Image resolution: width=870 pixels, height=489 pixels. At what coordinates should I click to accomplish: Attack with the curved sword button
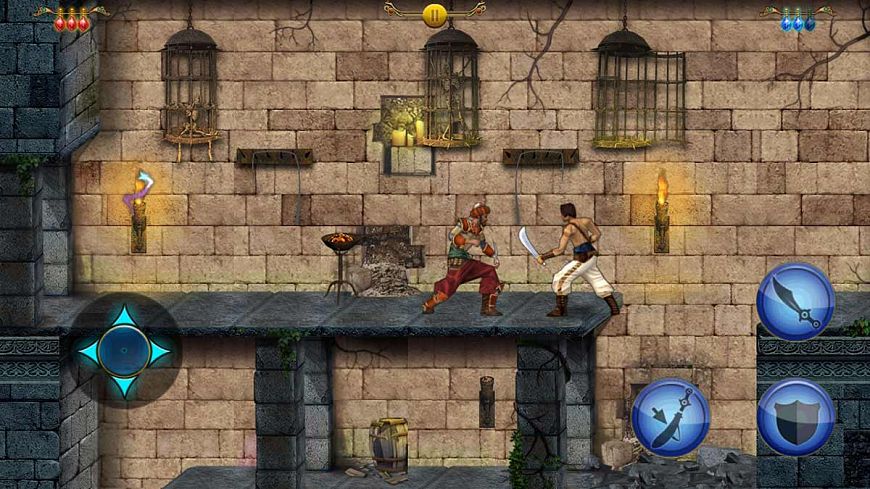(795, 301)
